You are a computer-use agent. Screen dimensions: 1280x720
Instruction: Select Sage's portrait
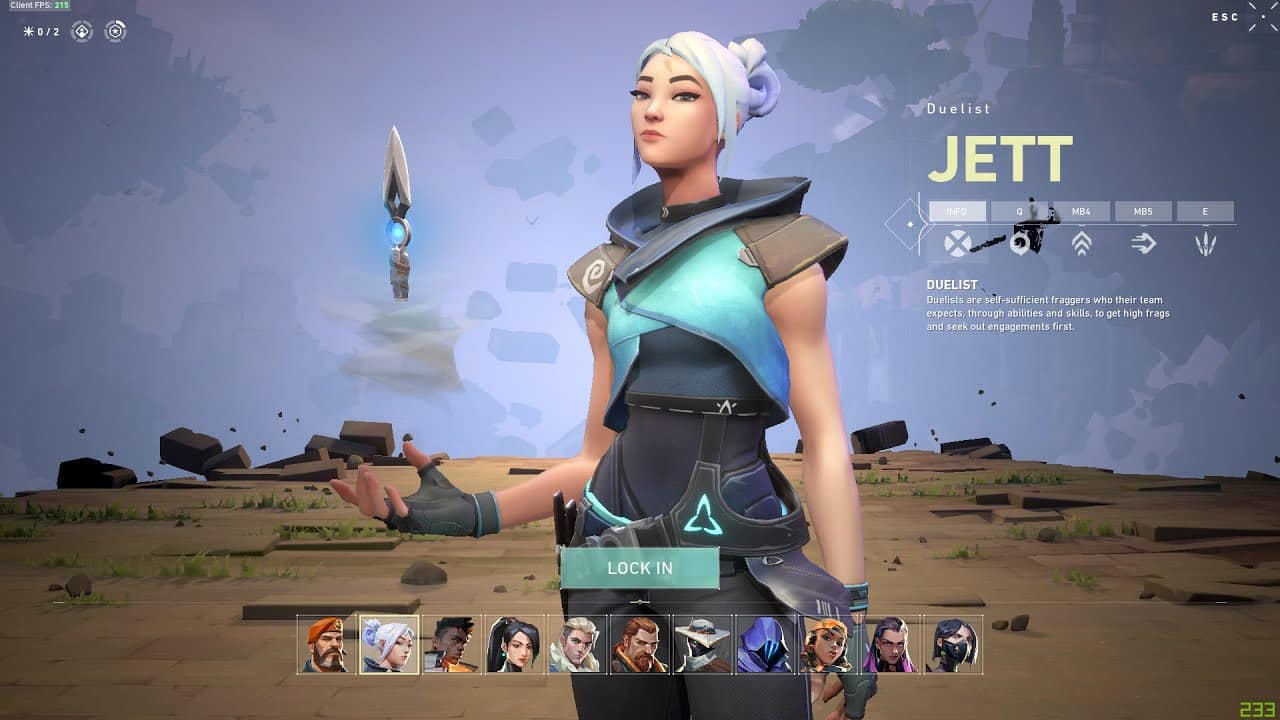[514, 644]
